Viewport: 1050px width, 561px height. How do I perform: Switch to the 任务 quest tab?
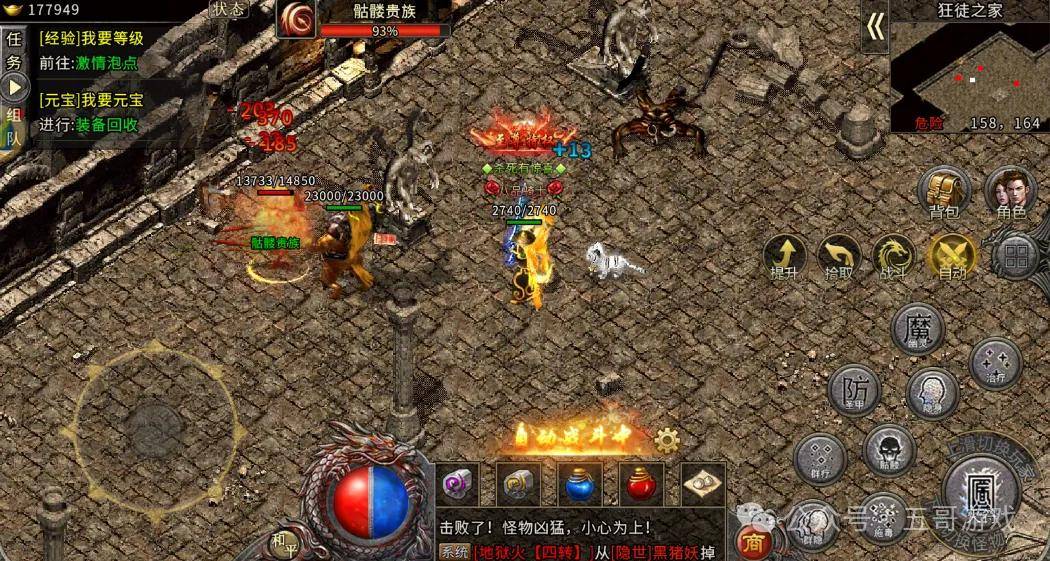tap(14, 51)
